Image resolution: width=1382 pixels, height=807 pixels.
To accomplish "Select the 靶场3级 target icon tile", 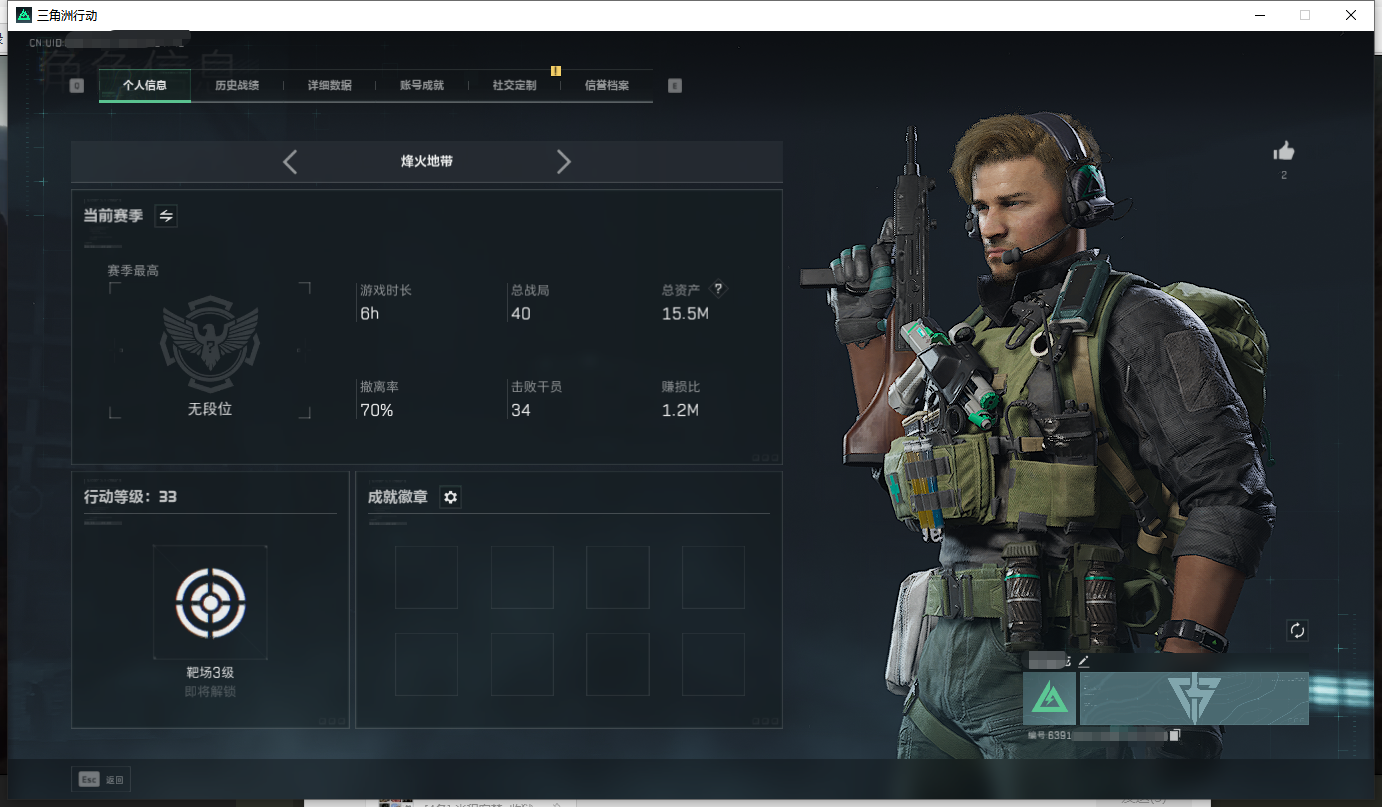I will (x=210, y=602).
